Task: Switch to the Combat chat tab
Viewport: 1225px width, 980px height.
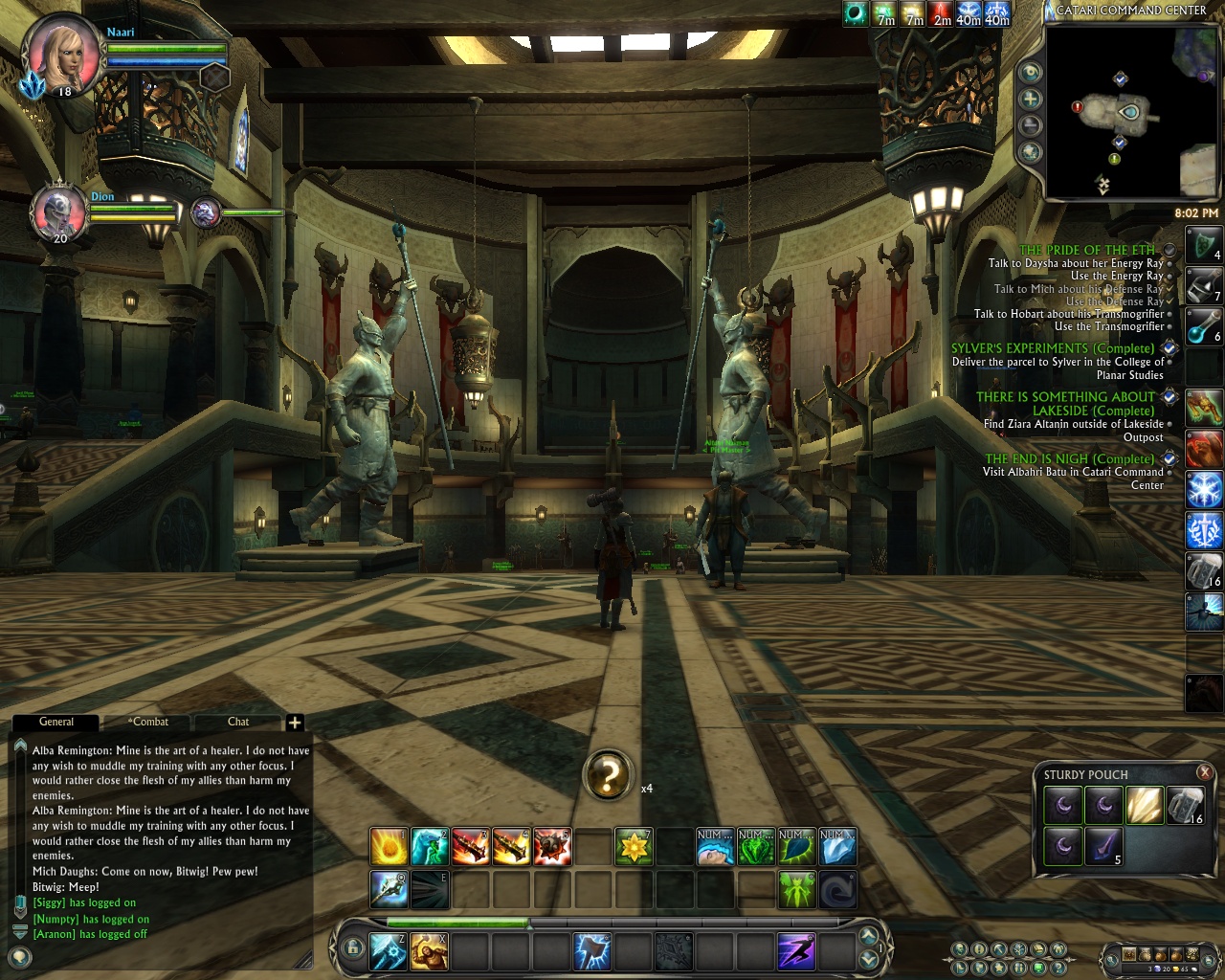Action: point(148,722)
